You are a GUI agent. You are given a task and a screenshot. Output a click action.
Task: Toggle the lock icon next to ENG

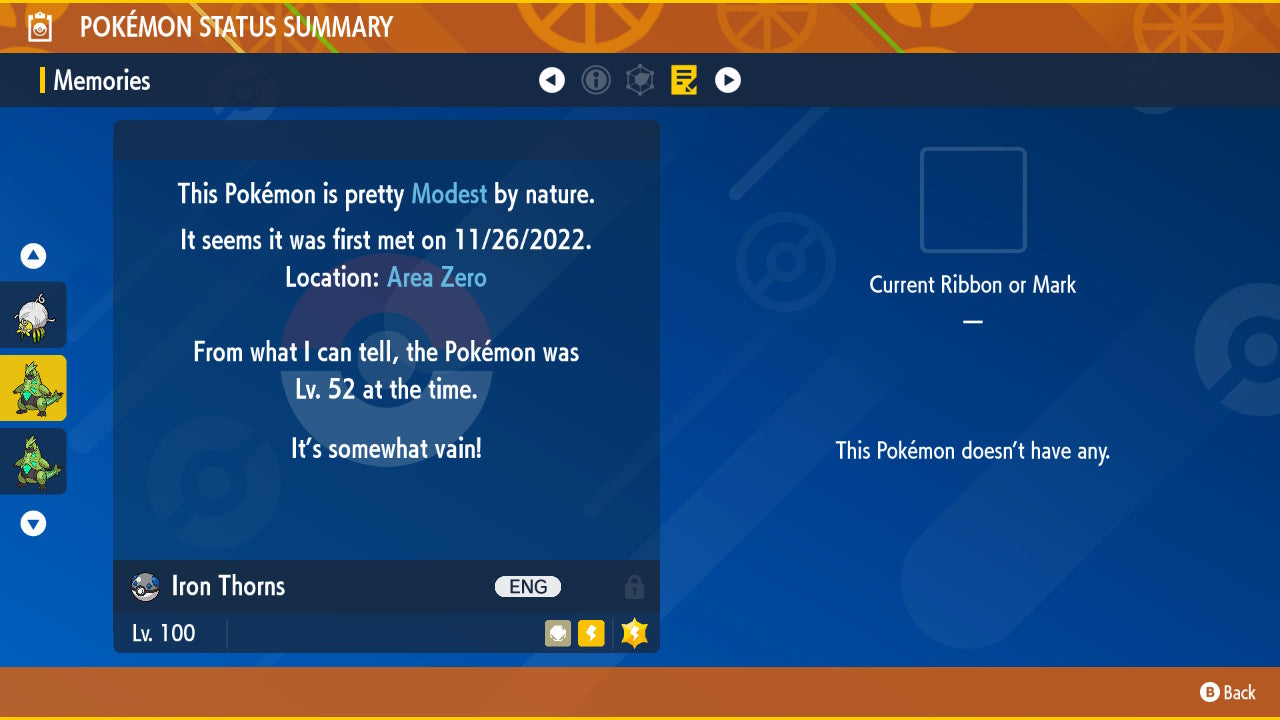coord(634,587)
